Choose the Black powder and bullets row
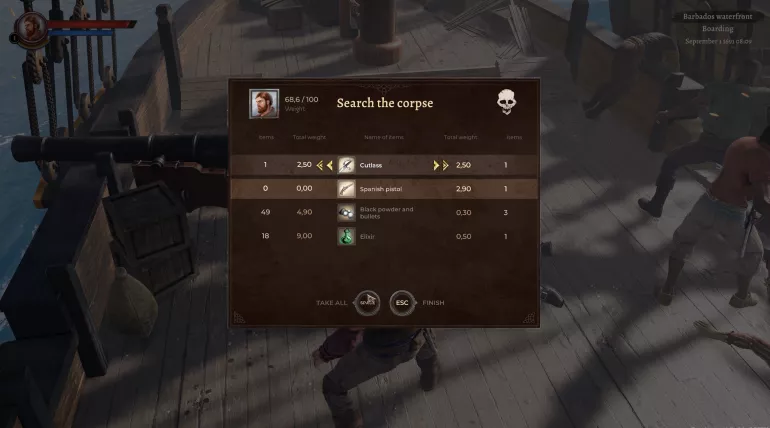Viewport: 770px width, 428px height. (x=385, y=212)
